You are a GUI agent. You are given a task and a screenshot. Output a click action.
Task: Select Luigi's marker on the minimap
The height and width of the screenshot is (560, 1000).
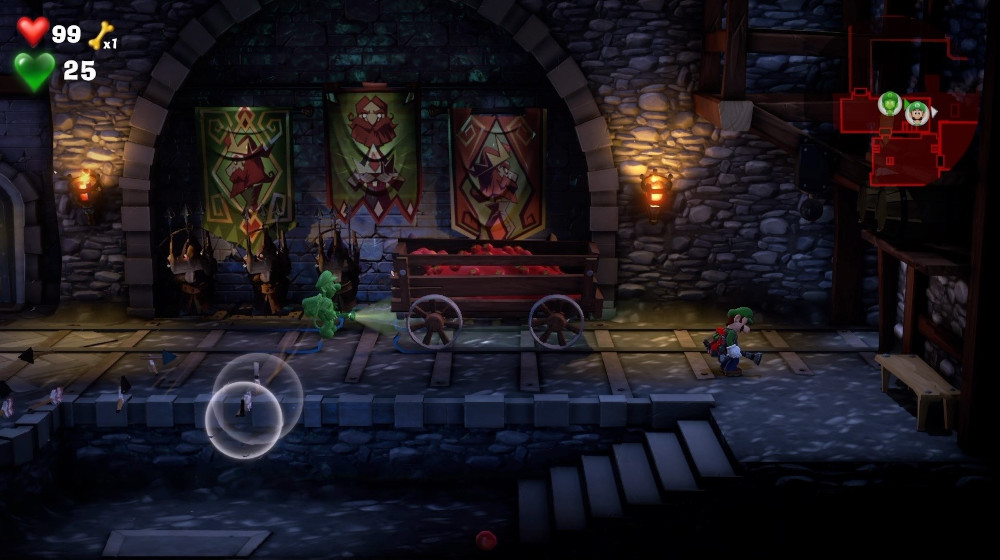916,112
